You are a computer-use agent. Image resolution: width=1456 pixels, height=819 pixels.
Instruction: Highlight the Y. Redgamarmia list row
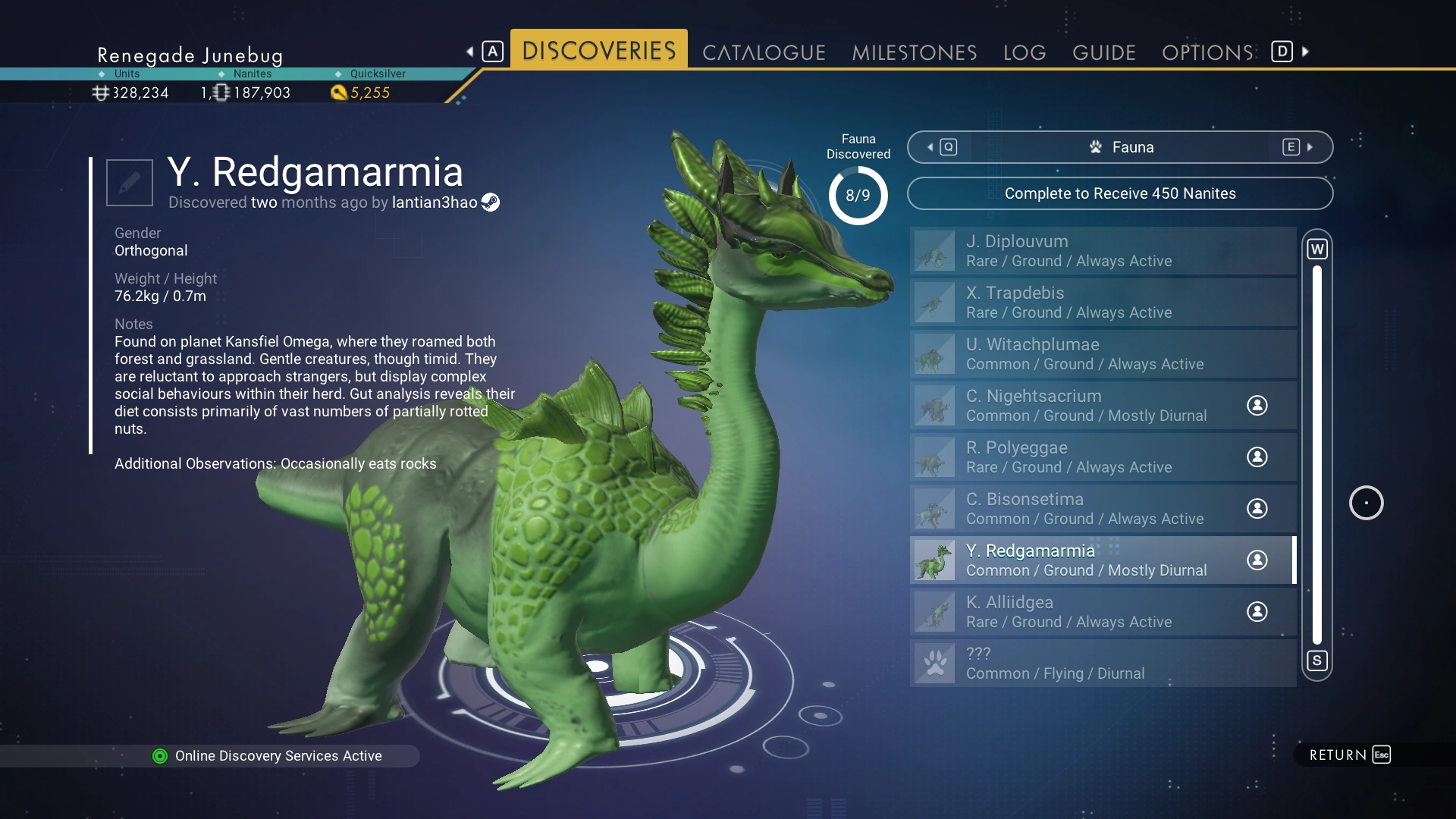1103,560
